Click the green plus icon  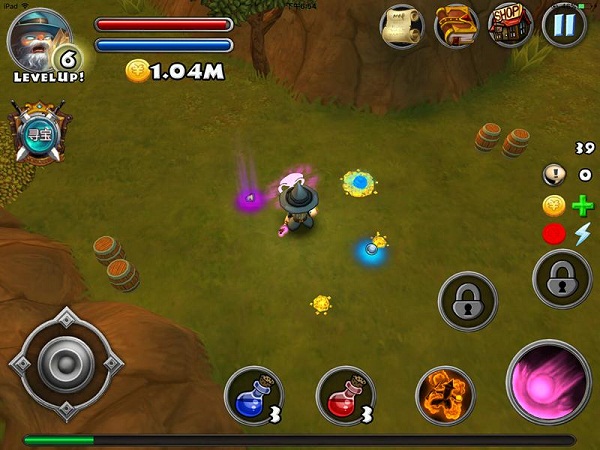point(582,205)
